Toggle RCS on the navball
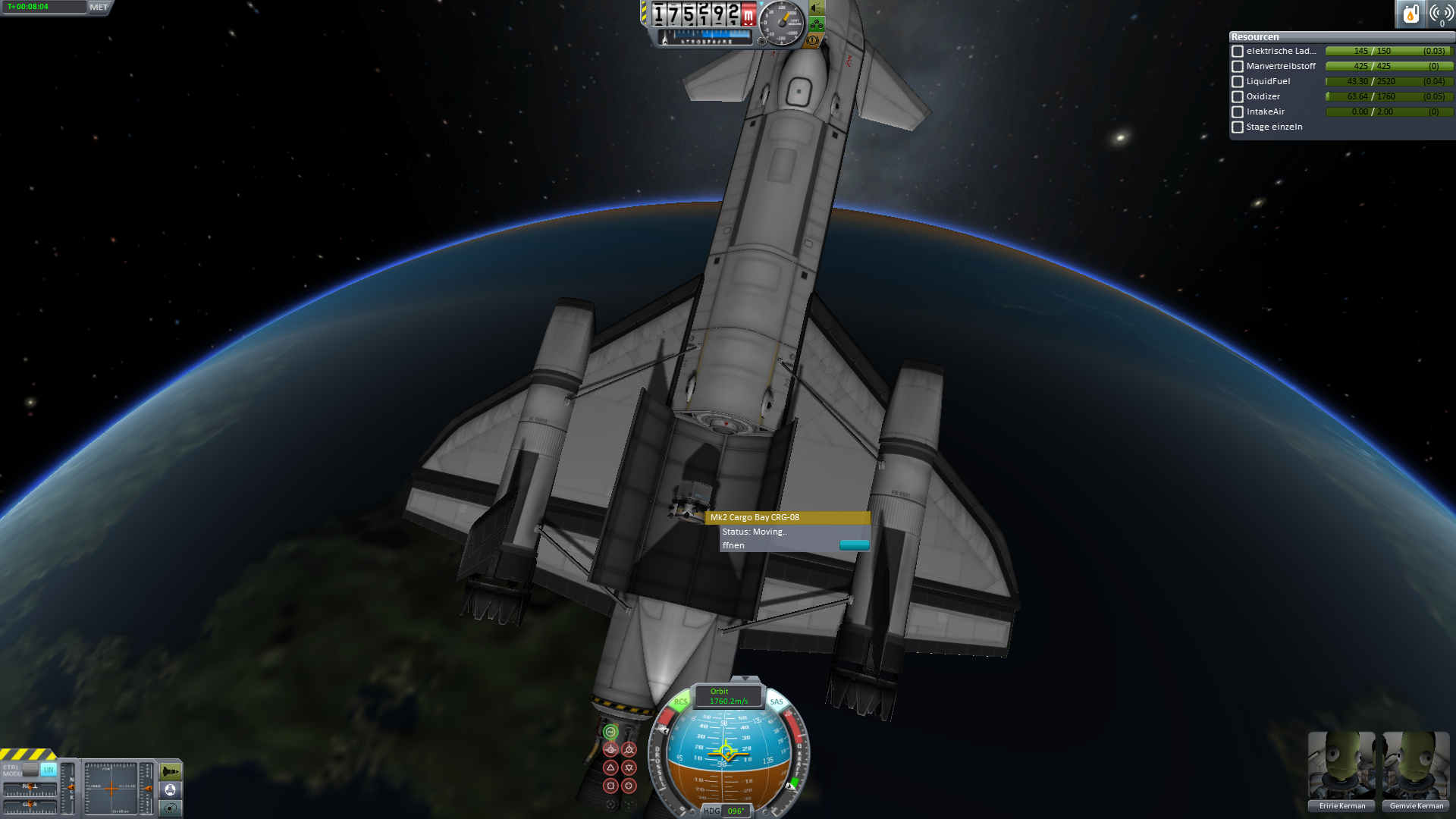 (680, 702)
